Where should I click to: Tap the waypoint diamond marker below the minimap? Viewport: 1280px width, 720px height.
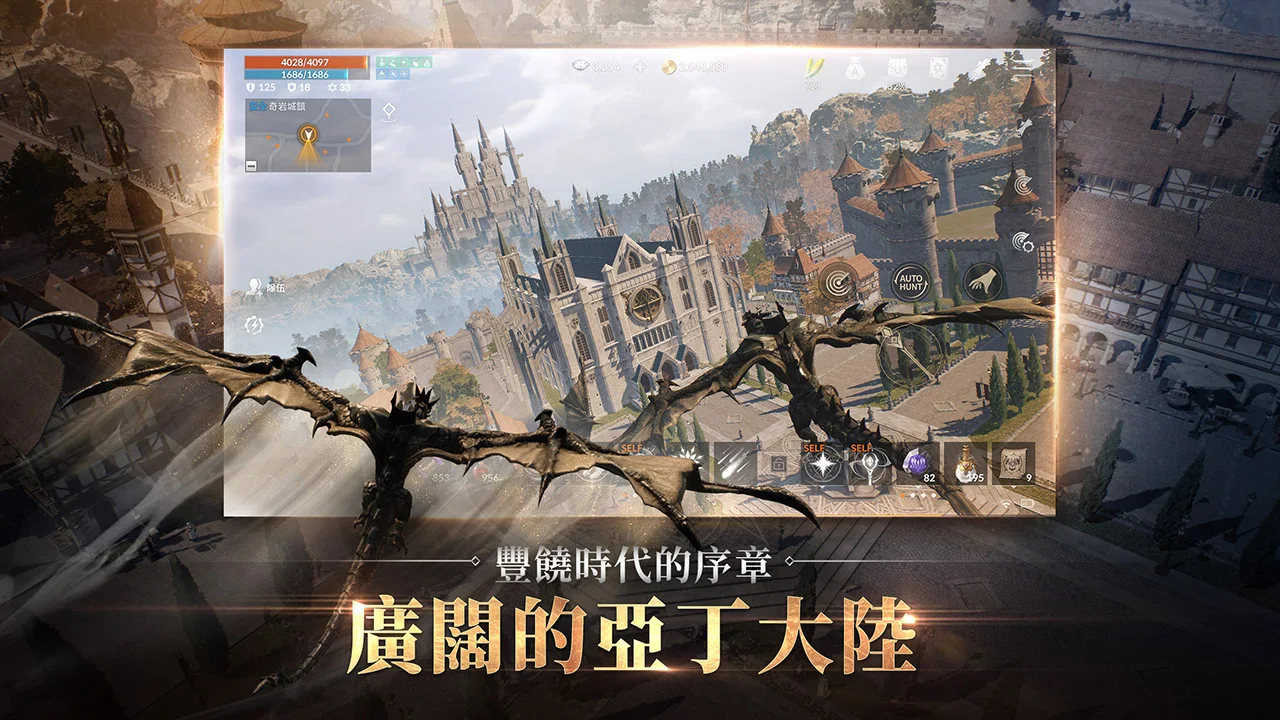click(389, 110)
